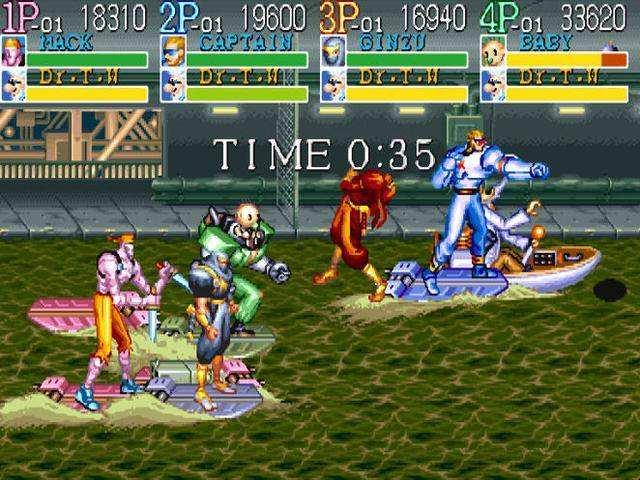The width and height of the screenshot is (640, 480).
Task: Click Mack's character portrait
Action: [x=13, y=51]
